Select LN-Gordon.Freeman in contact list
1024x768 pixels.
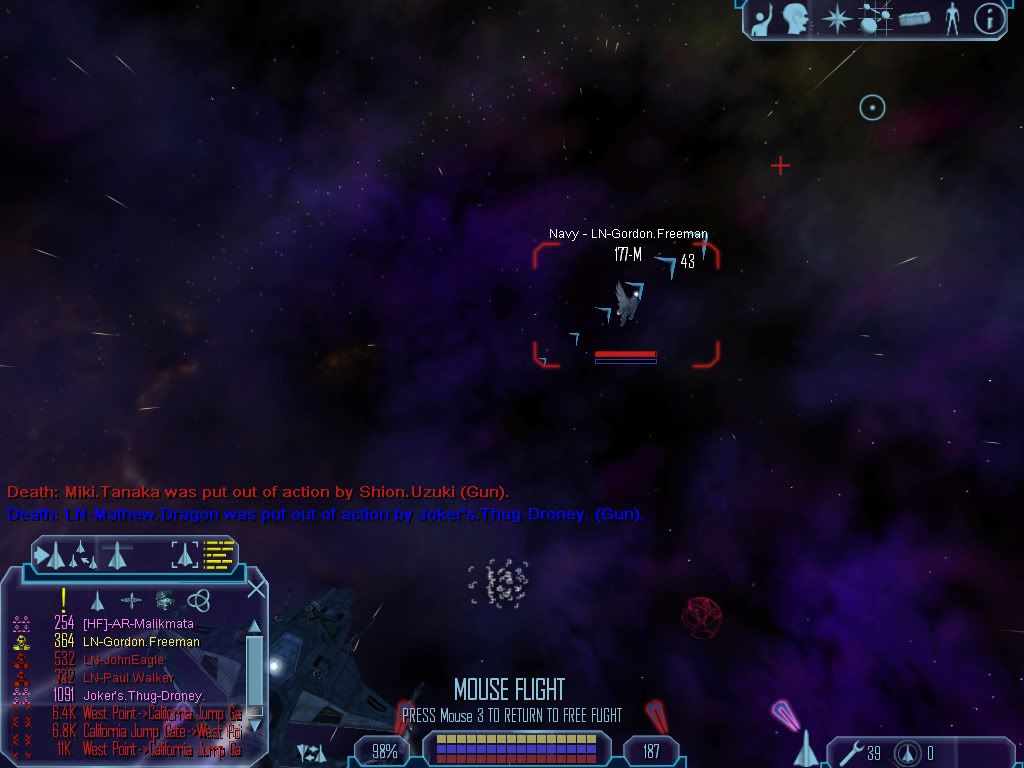click(141, 642)
